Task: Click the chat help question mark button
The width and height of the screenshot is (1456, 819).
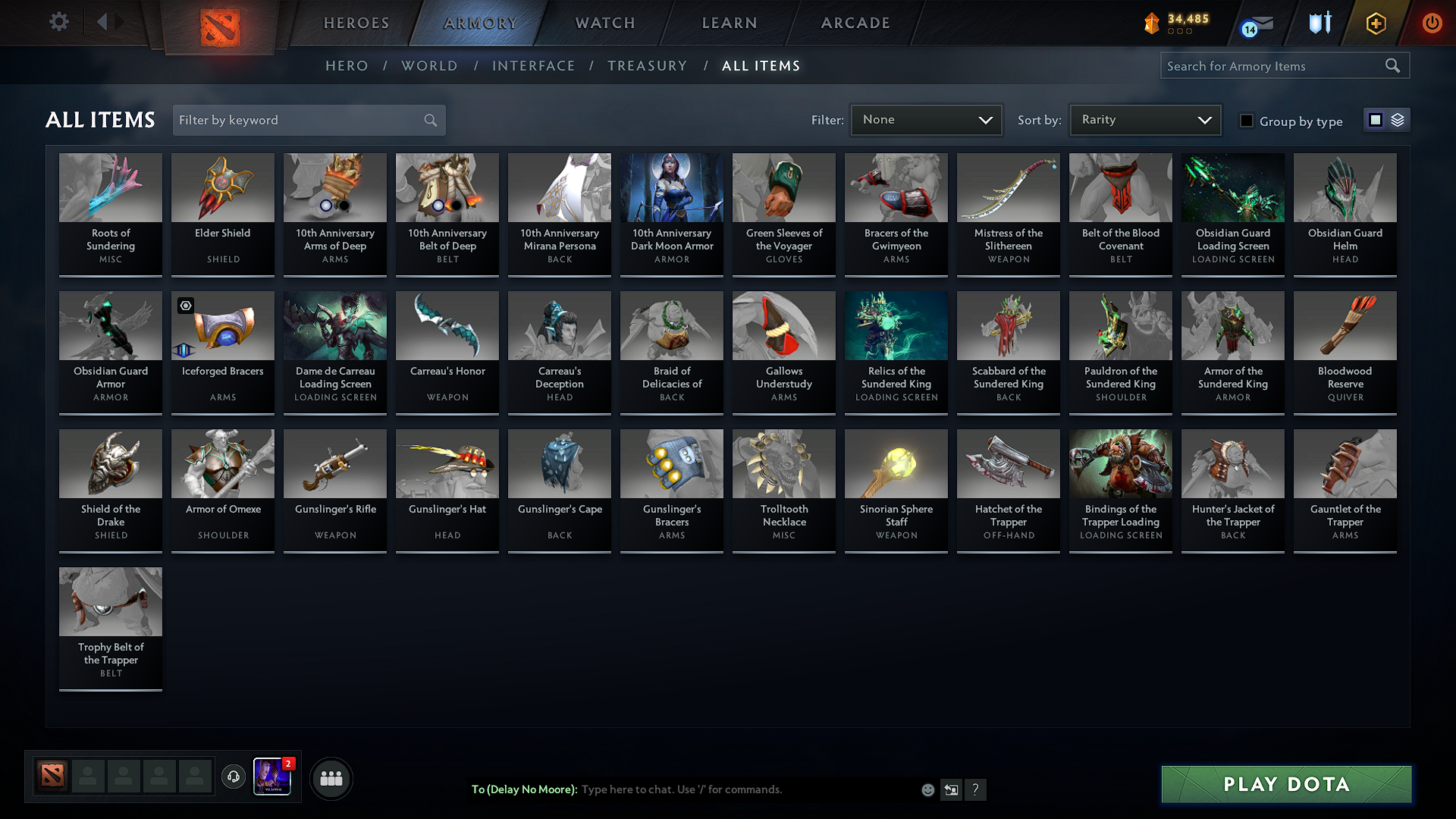Action: click(976, 789)
